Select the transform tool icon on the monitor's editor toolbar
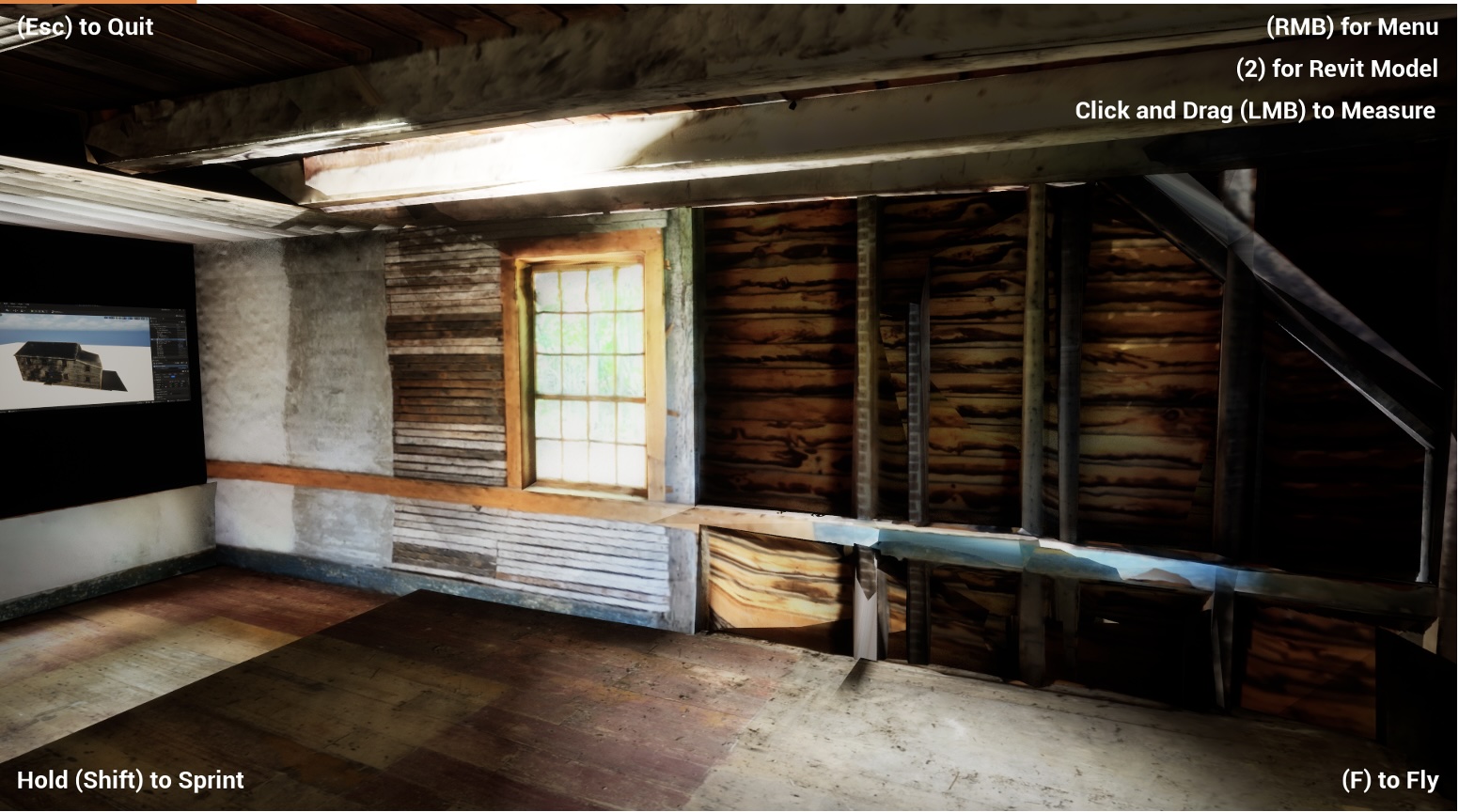 click(15, 311)
